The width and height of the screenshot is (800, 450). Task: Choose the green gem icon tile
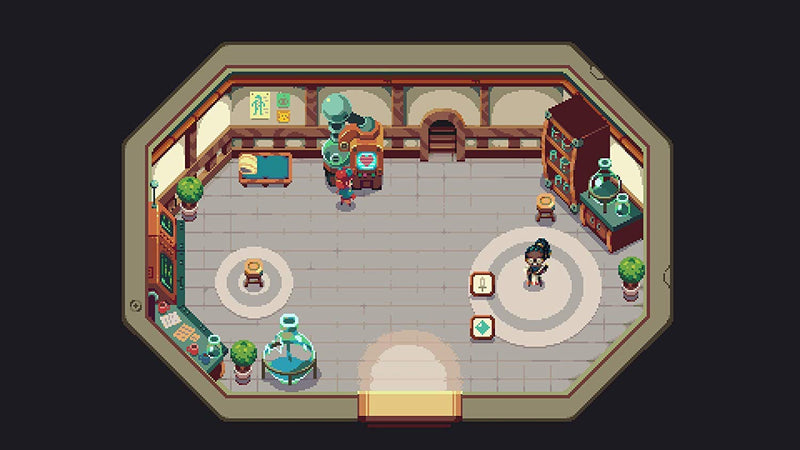pyautogui.click(x=483, y=327)
